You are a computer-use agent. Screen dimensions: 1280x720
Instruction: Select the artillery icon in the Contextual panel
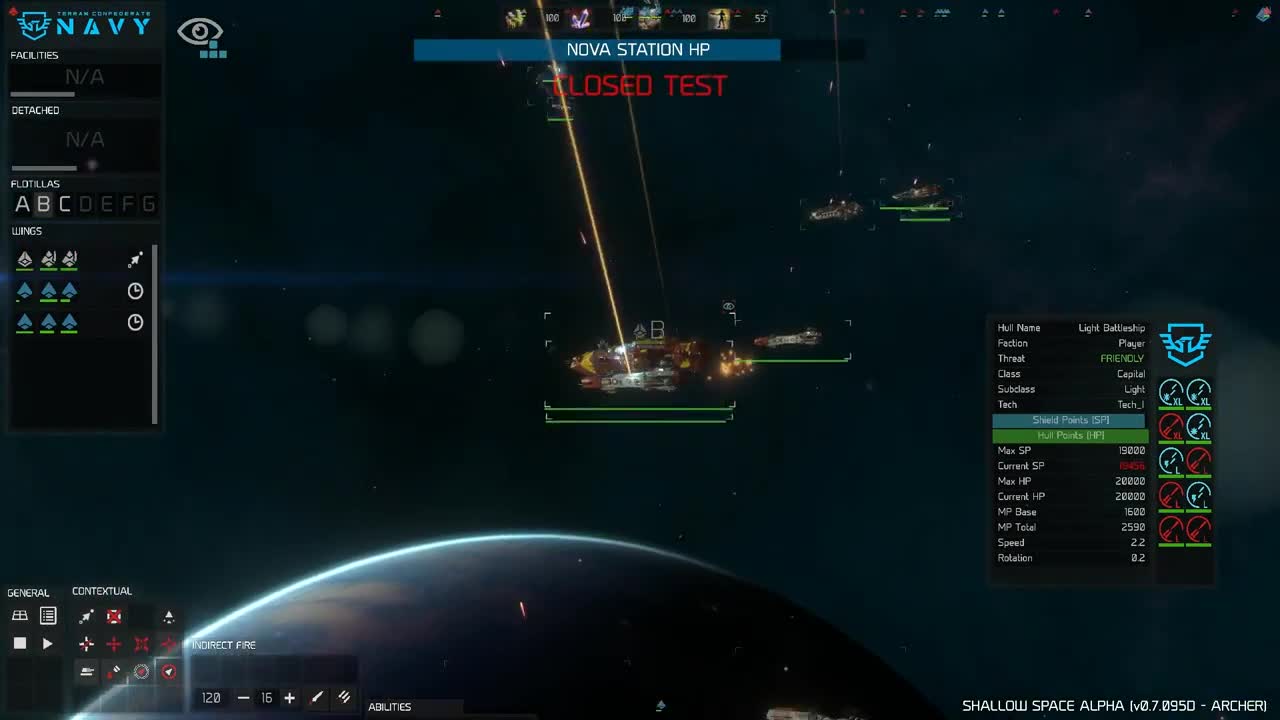click(x=87, y=670)
